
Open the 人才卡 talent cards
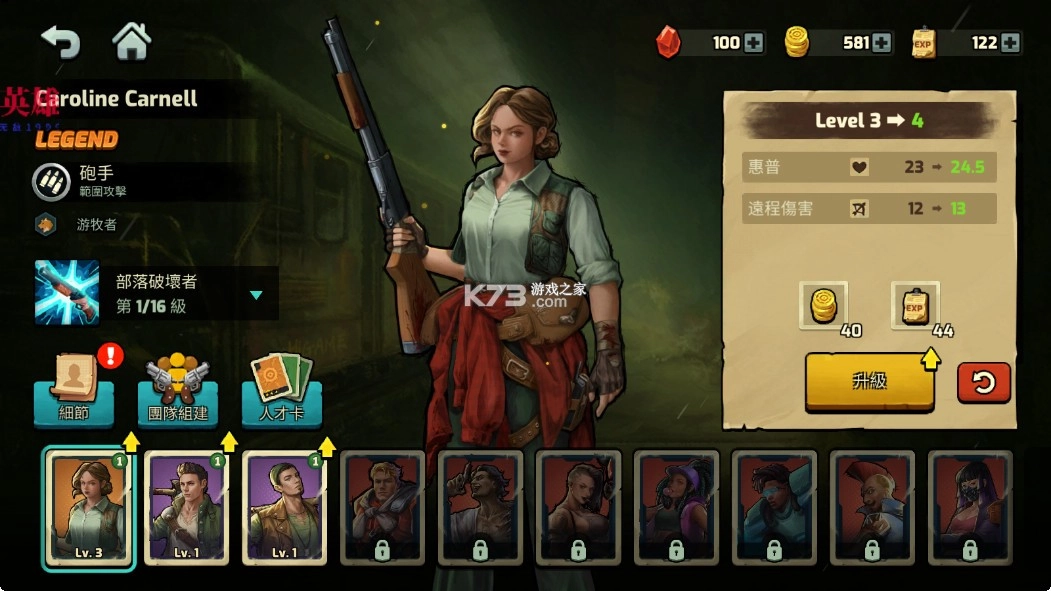(x=282, y=388)
